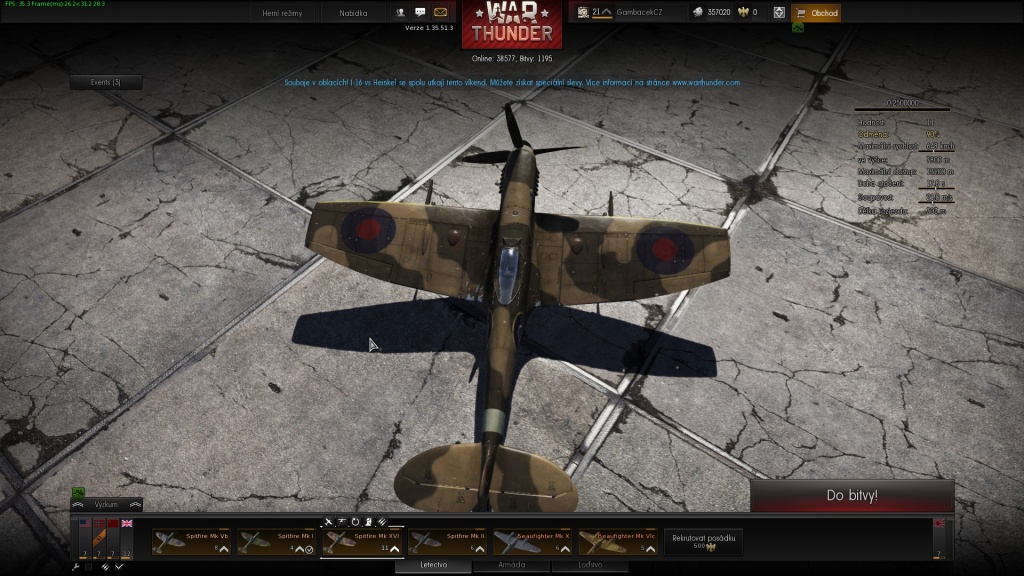Screen dimensions: 1024x576
Task: Switch to the Letectvo tab
Action: (x=433, y=565)
